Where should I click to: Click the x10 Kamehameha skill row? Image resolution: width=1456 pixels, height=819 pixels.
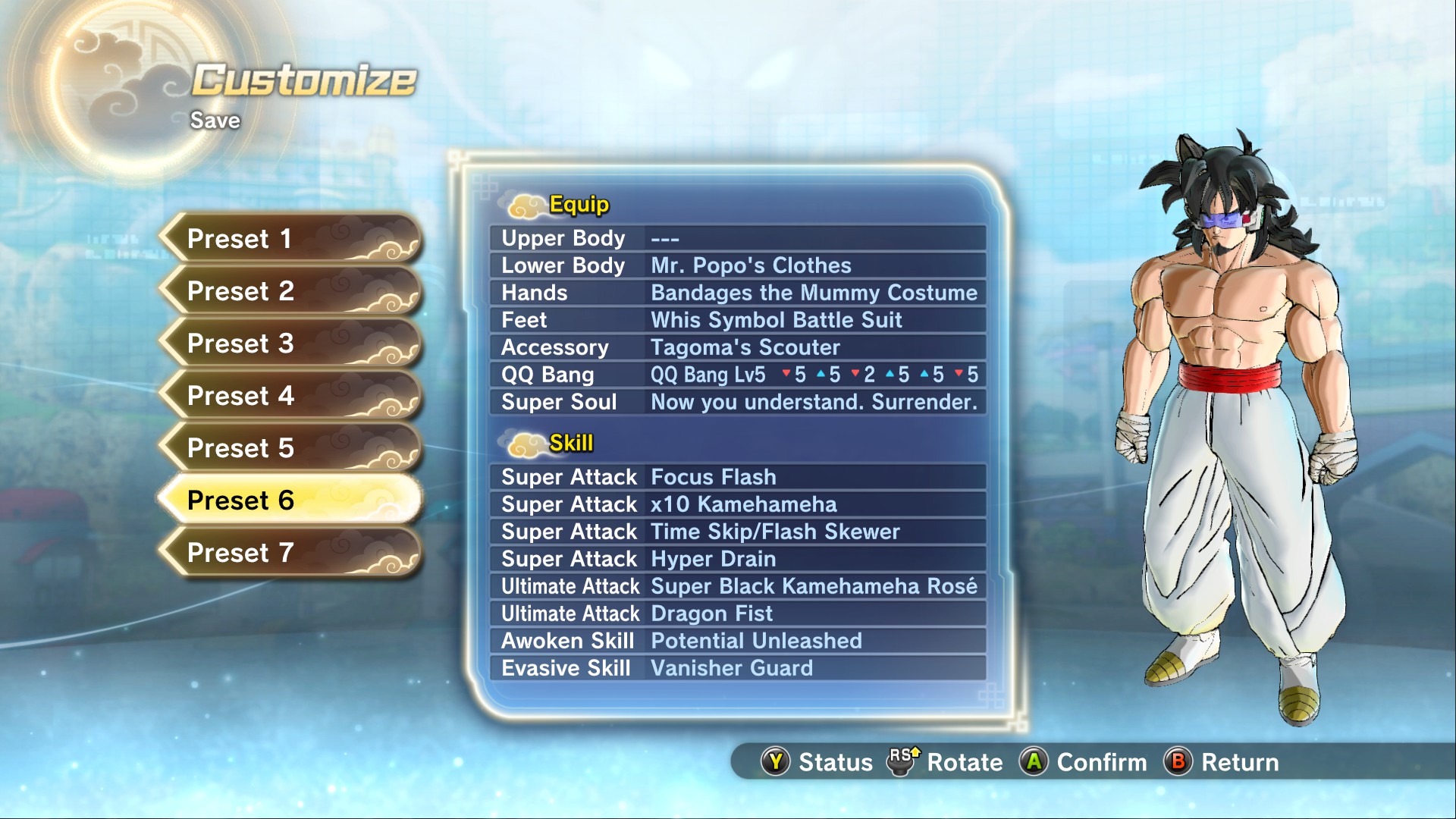coord(738,504)
